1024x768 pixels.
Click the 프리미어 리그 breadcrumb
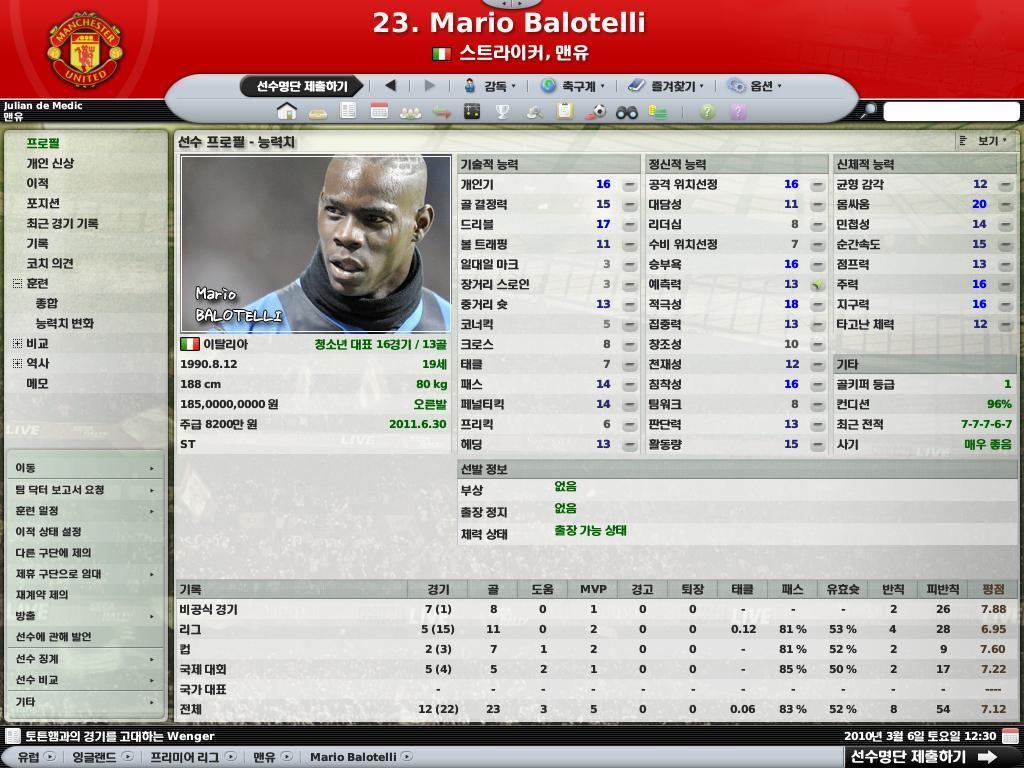pos(185,757)
